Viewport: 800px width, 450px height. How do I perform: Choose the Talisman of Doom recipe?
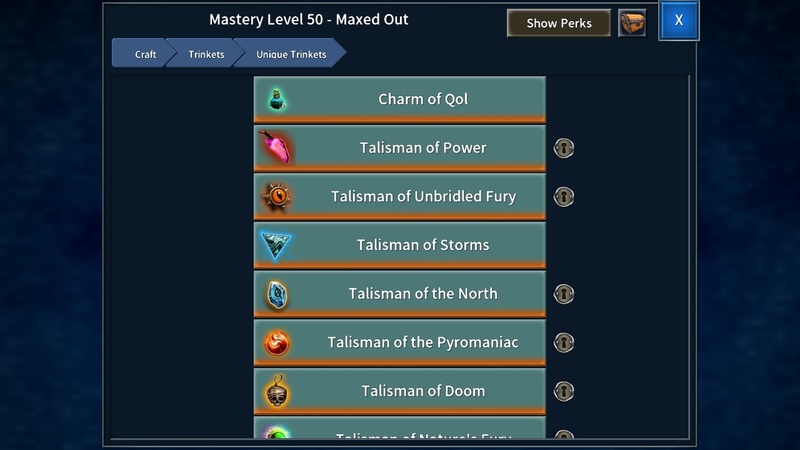click(399, 391)
